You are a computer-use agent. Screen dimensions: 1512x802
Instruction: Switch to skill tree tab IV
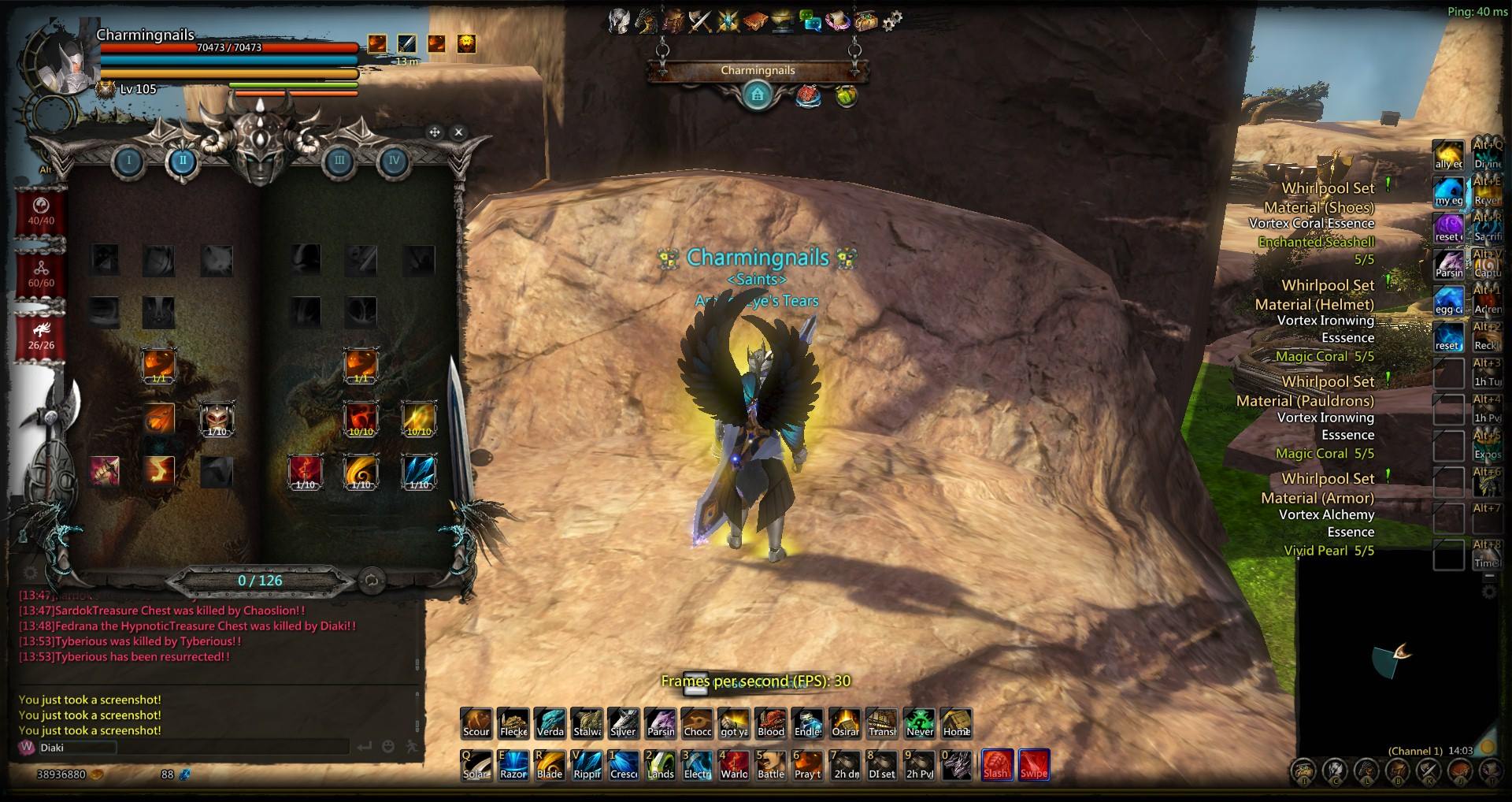394,162
